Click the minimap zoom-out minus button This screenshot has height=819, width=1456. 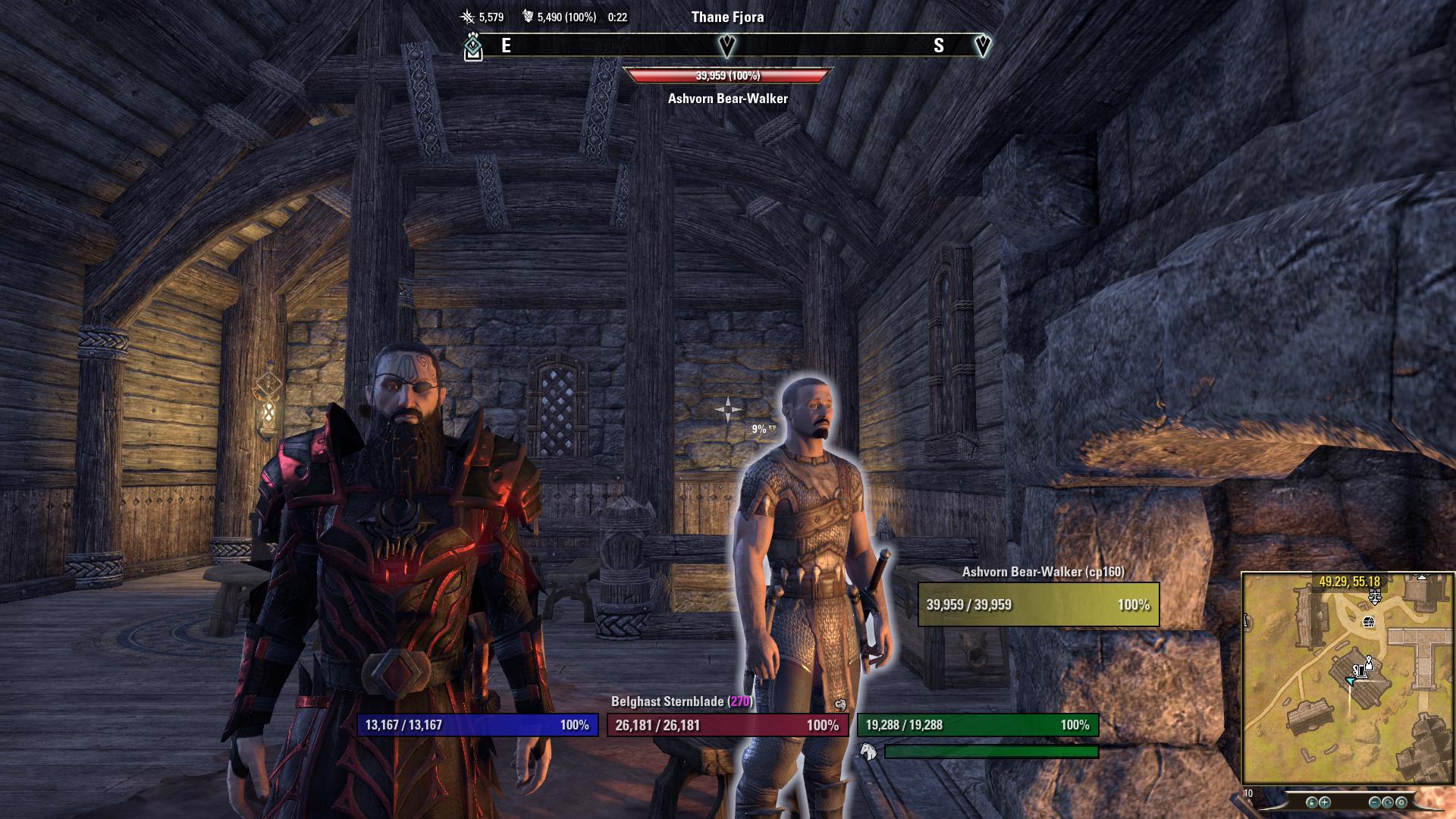coord(1375,802)
